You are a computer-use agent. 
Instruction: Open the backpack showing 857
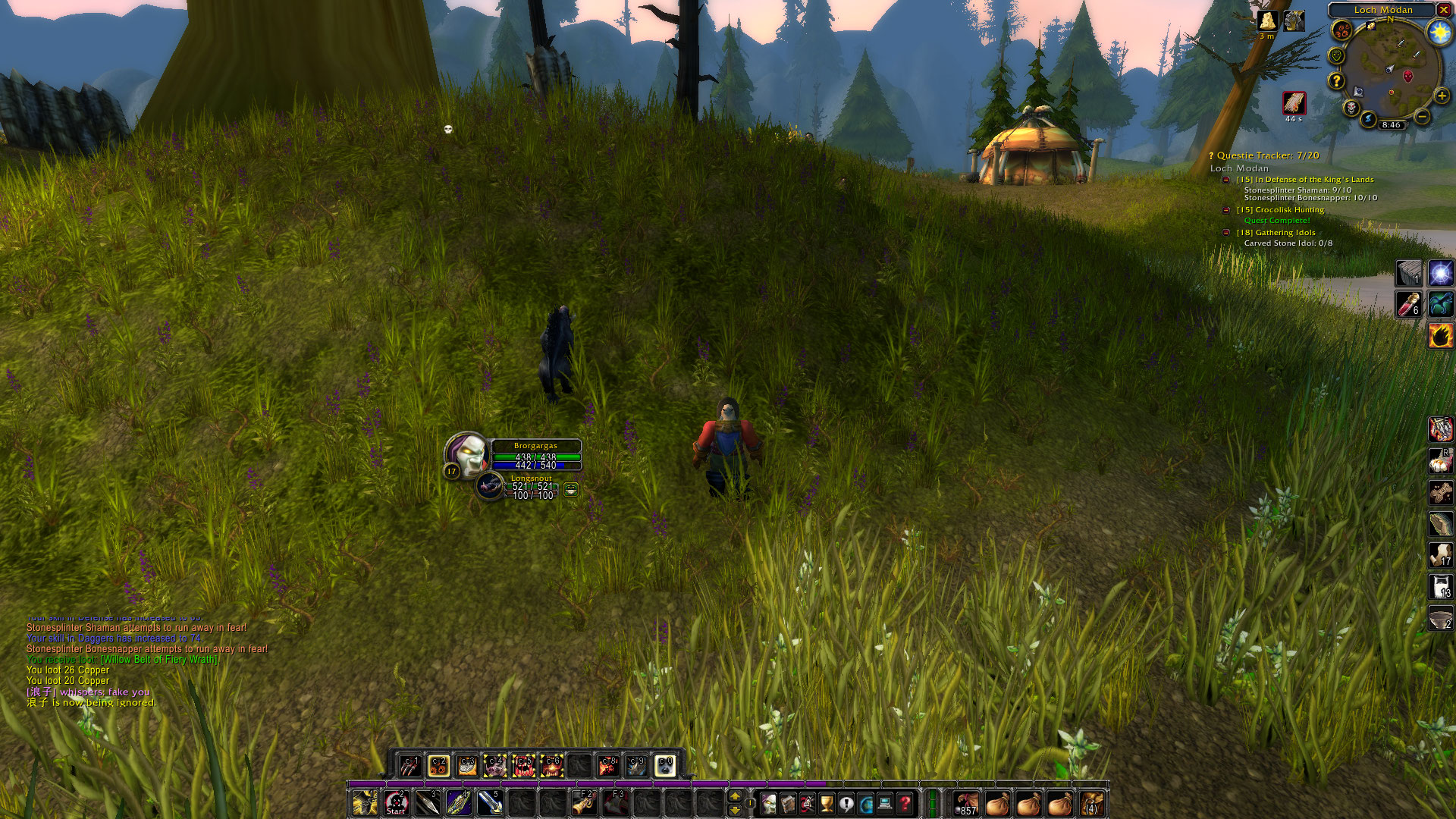point(966,803)
